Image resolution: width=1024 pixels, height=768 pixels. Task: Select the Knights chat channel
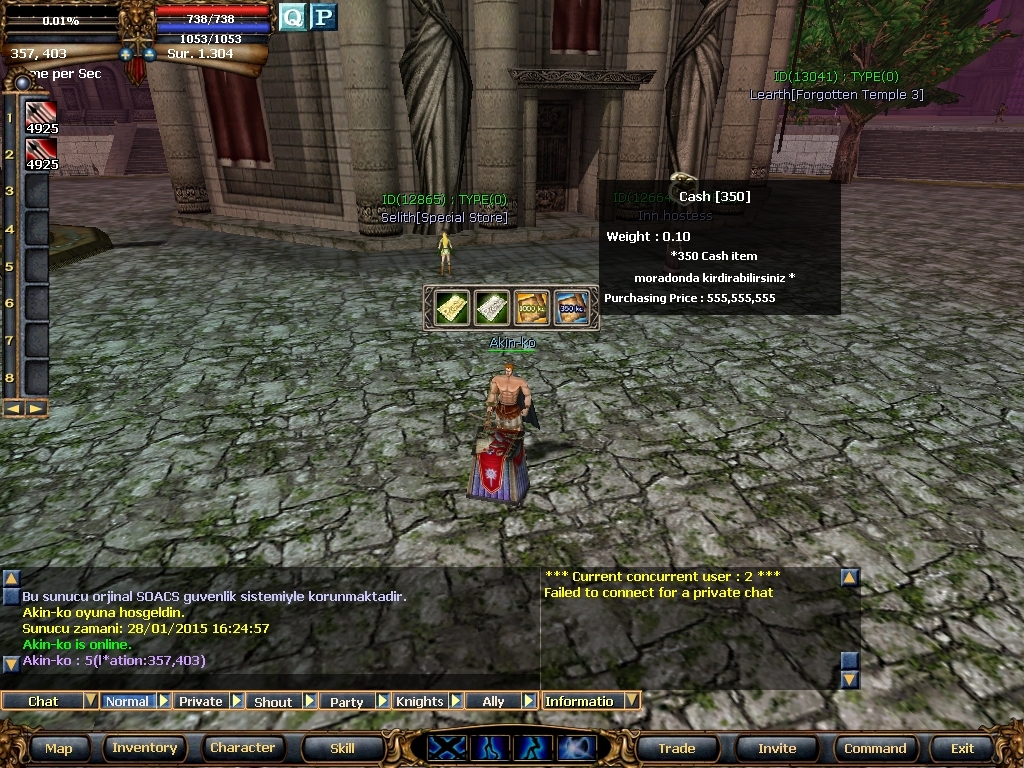pyautogui.click(x=419, y=701)
